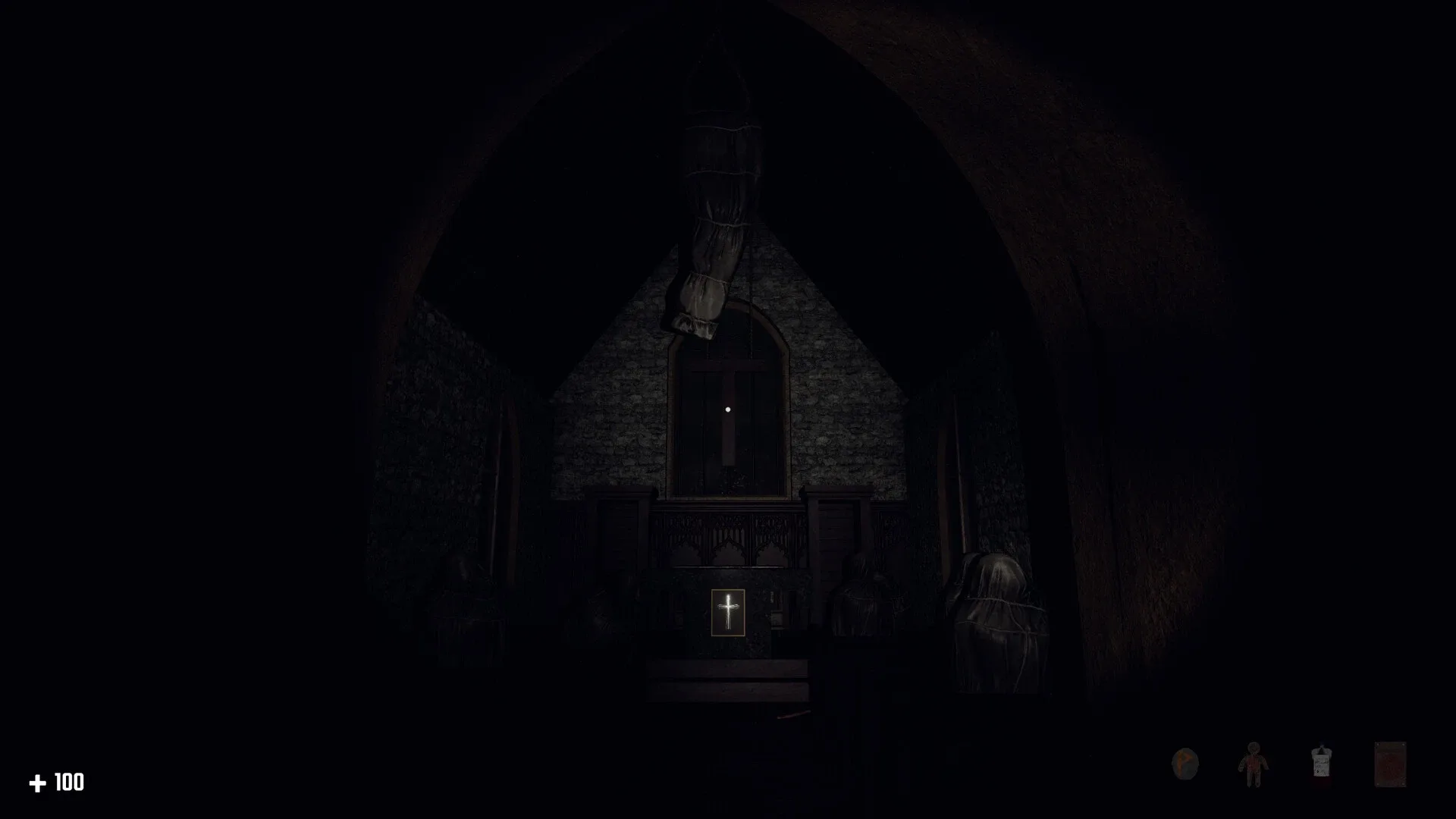Select the voodoo doll inventory item
1456x819 pixels.
1253,763
